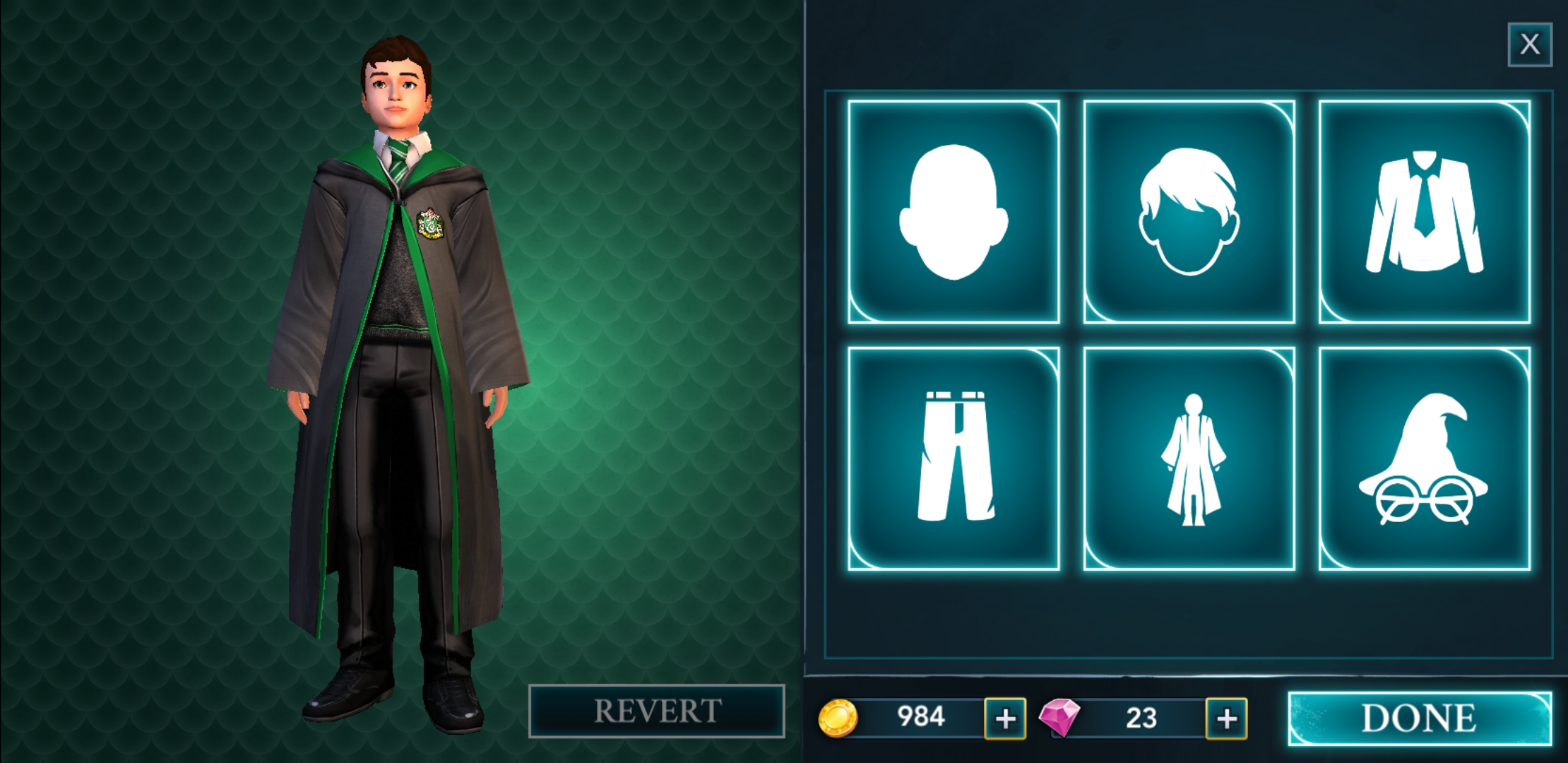Open the hat and glasses accessories

coord(1424,458)
